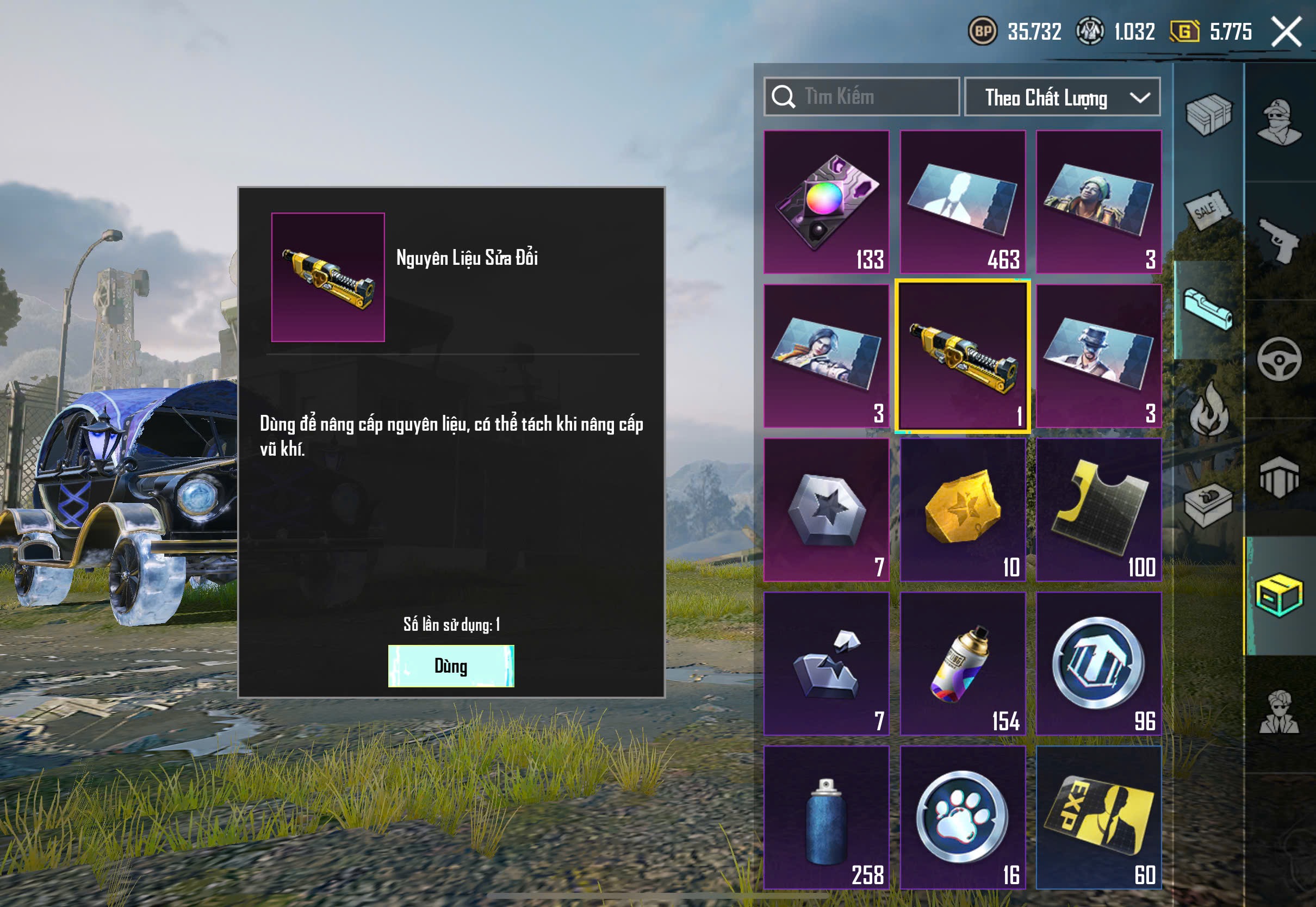Switch to the masked character outfit tab
This screenshot has height=907, width=1316.
[1279, 122]
